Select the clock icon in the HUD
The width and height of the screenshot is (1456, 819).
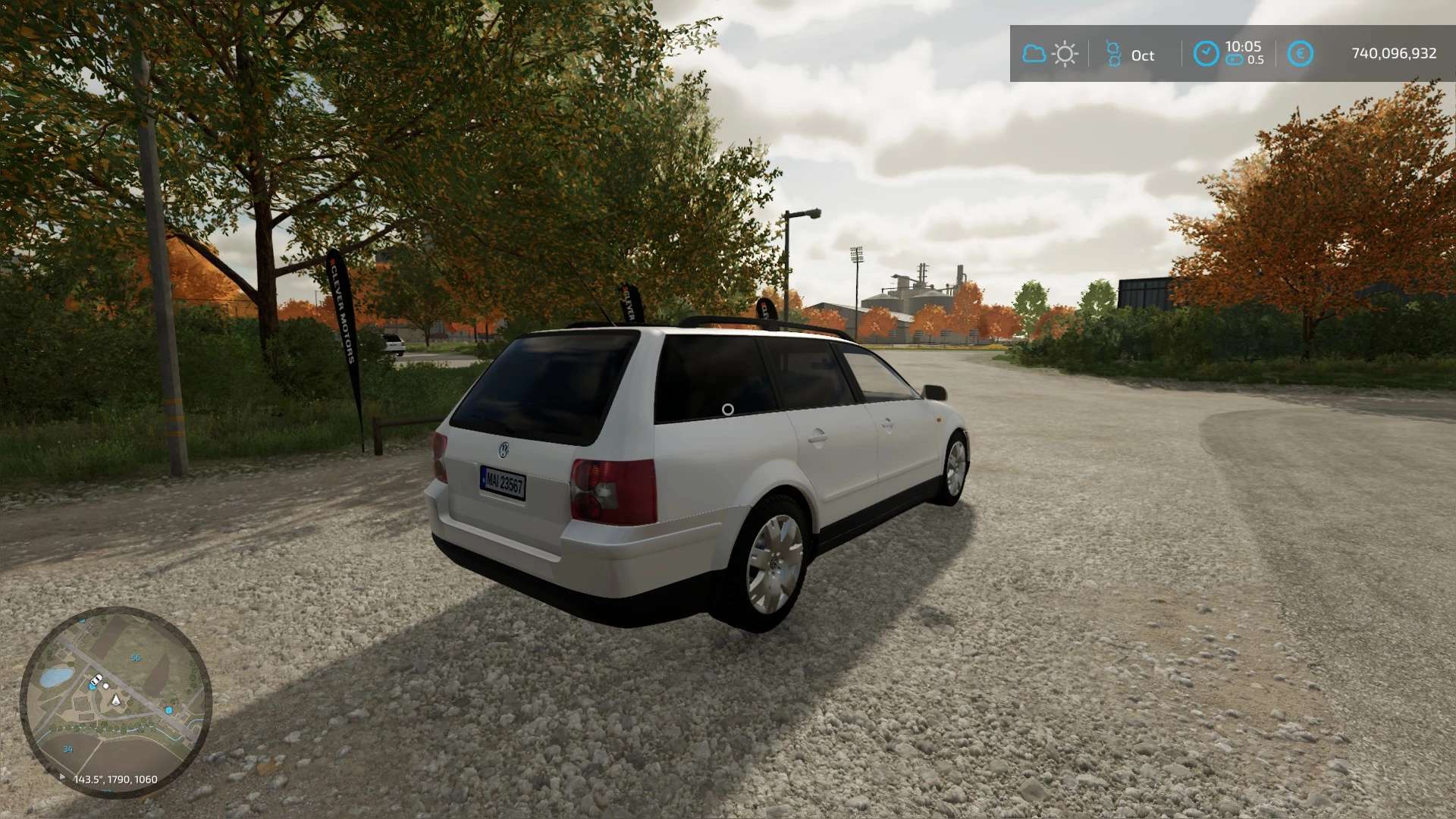(1206, 54)
